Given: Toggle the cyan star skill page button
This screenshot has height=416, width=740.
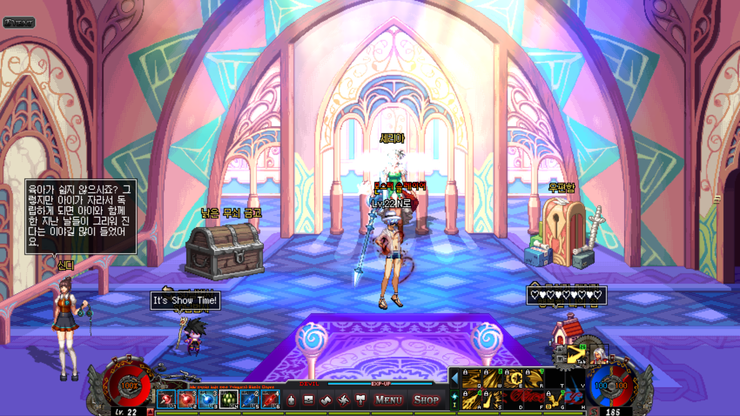Looking at the screenshot, I should click(455, 396).
